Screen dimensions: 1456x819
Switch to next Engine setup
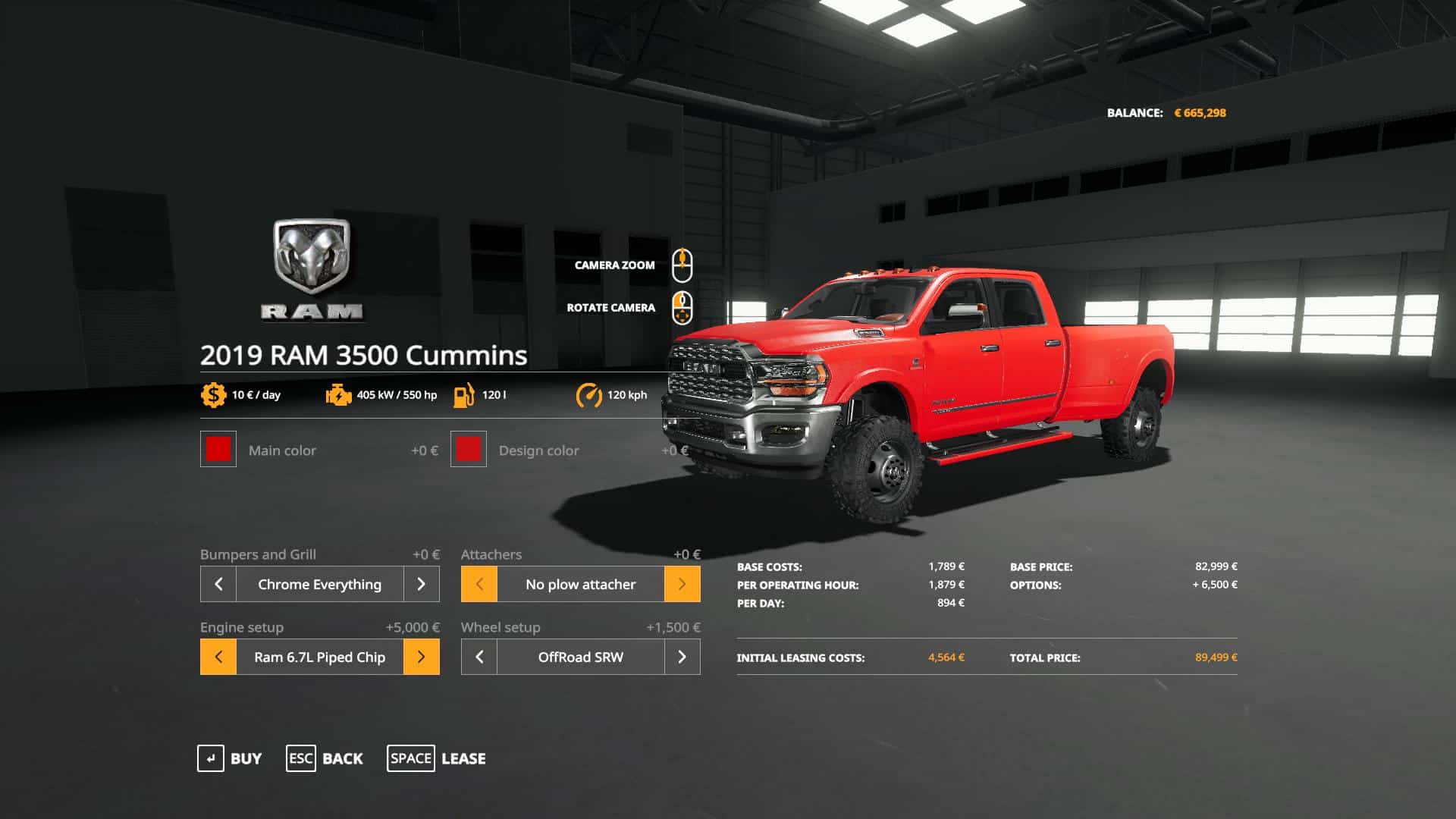pyautogui.click(x=421, y=657)
